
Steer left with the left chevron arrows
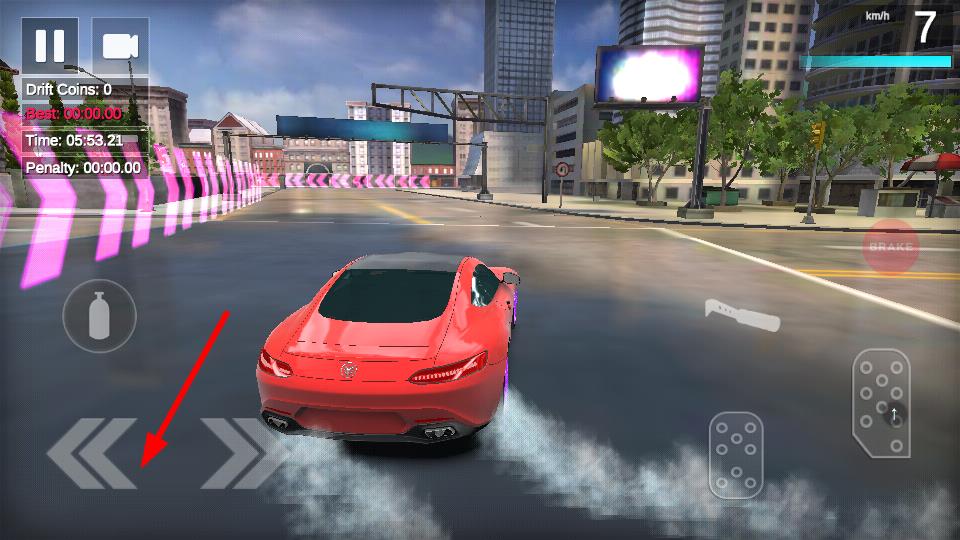[91, 453]
